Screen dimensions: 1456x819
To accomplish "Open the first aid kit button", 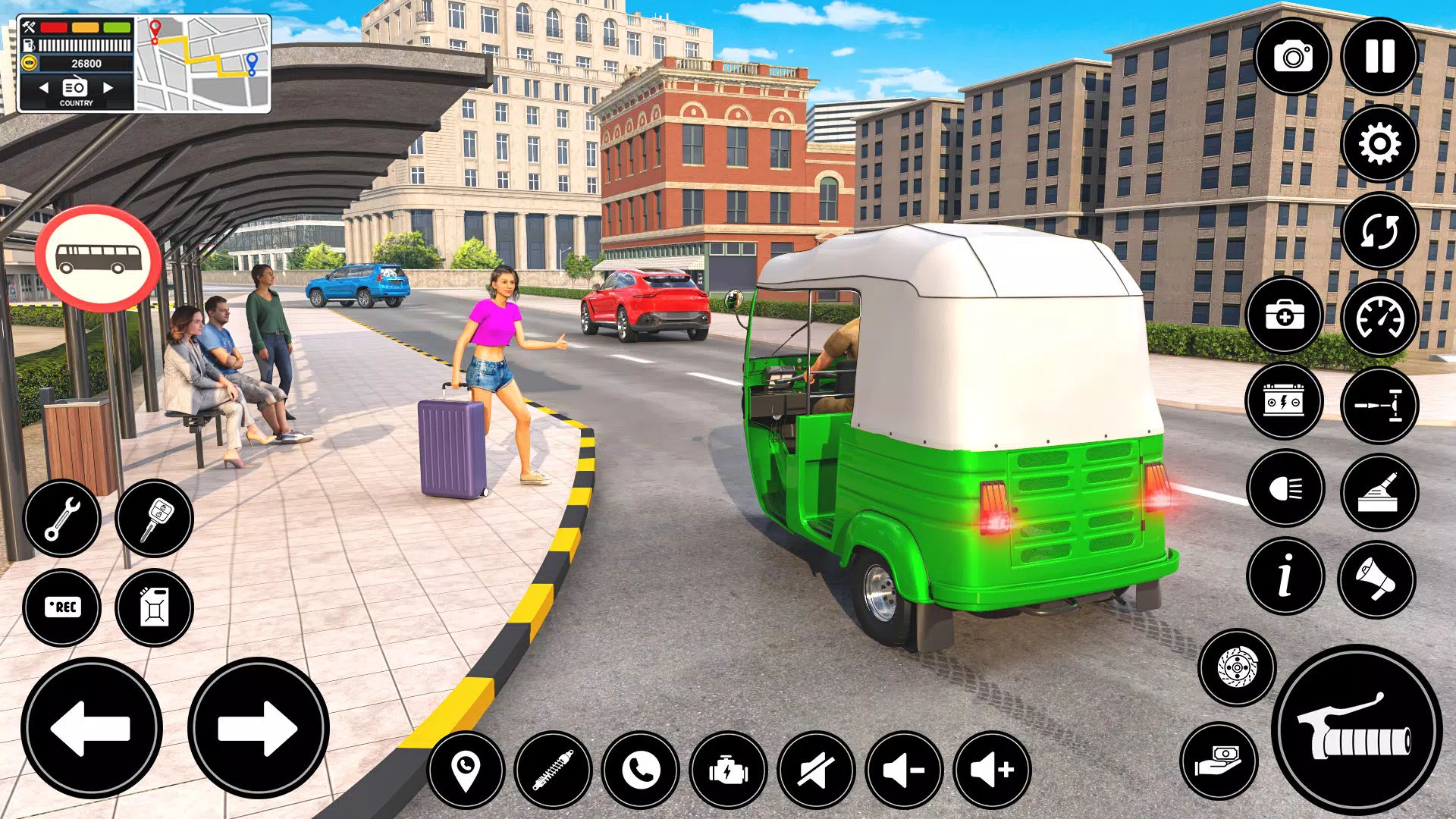I will click(x=1284, y=315).
